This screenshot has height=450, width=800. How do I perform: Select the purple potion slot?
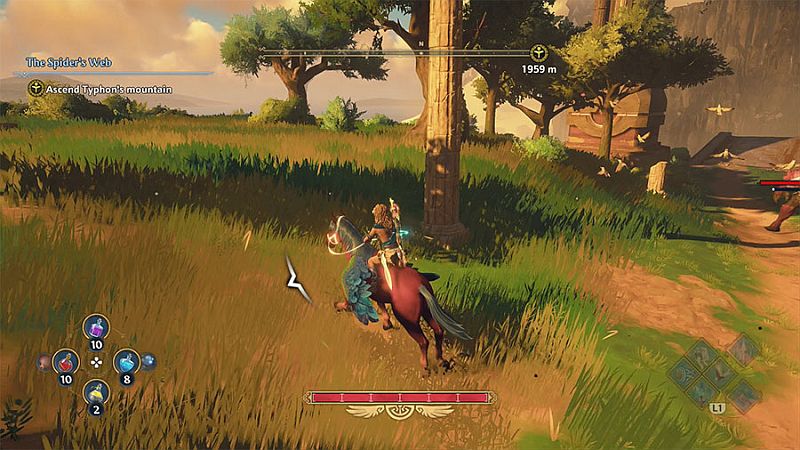point(96,328)
